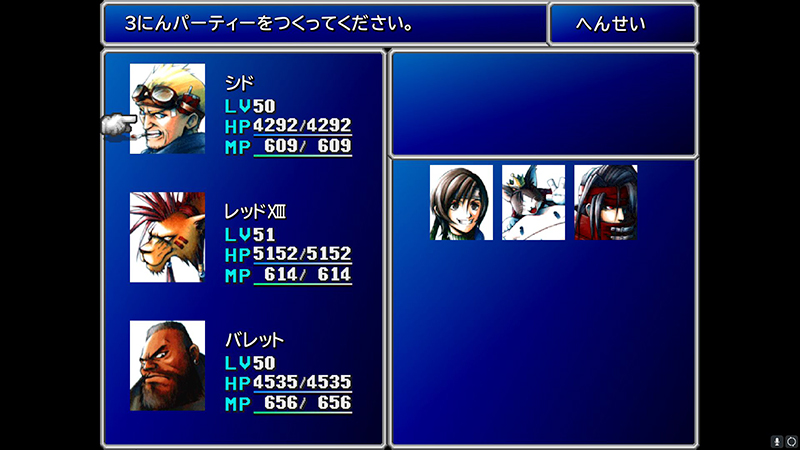Choose Cait Sith's portrait from the reserves
The image size is (800, 450).
533,202
